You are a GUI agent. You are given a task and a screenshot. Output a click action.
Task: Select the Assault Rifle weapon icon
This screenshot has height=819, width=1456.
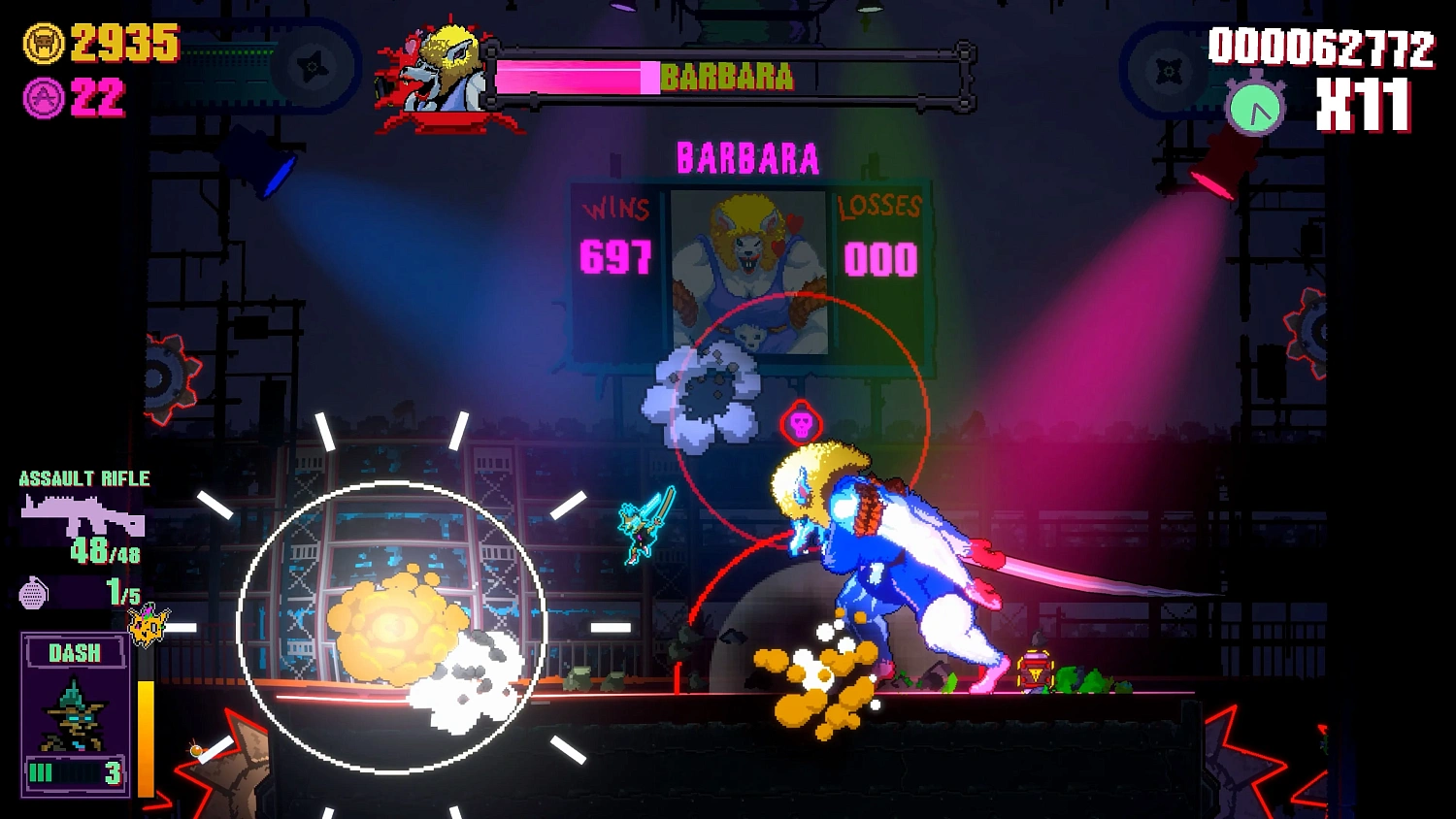click(x=83, y=516)
